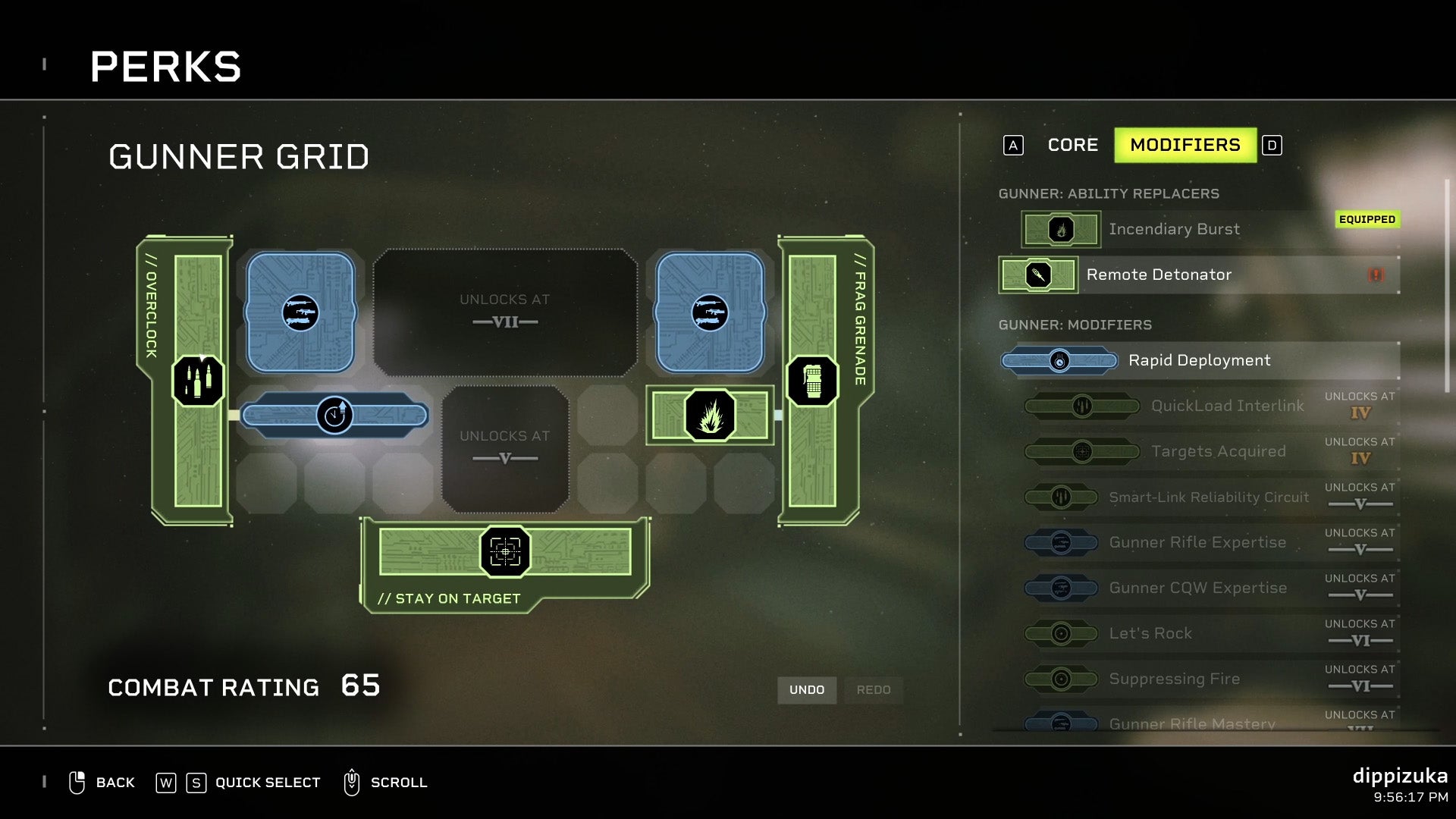The width and height of the screenshot is (1456, 819).
Task: Click the Remote Detonator icon
Action: [1037, 275]
